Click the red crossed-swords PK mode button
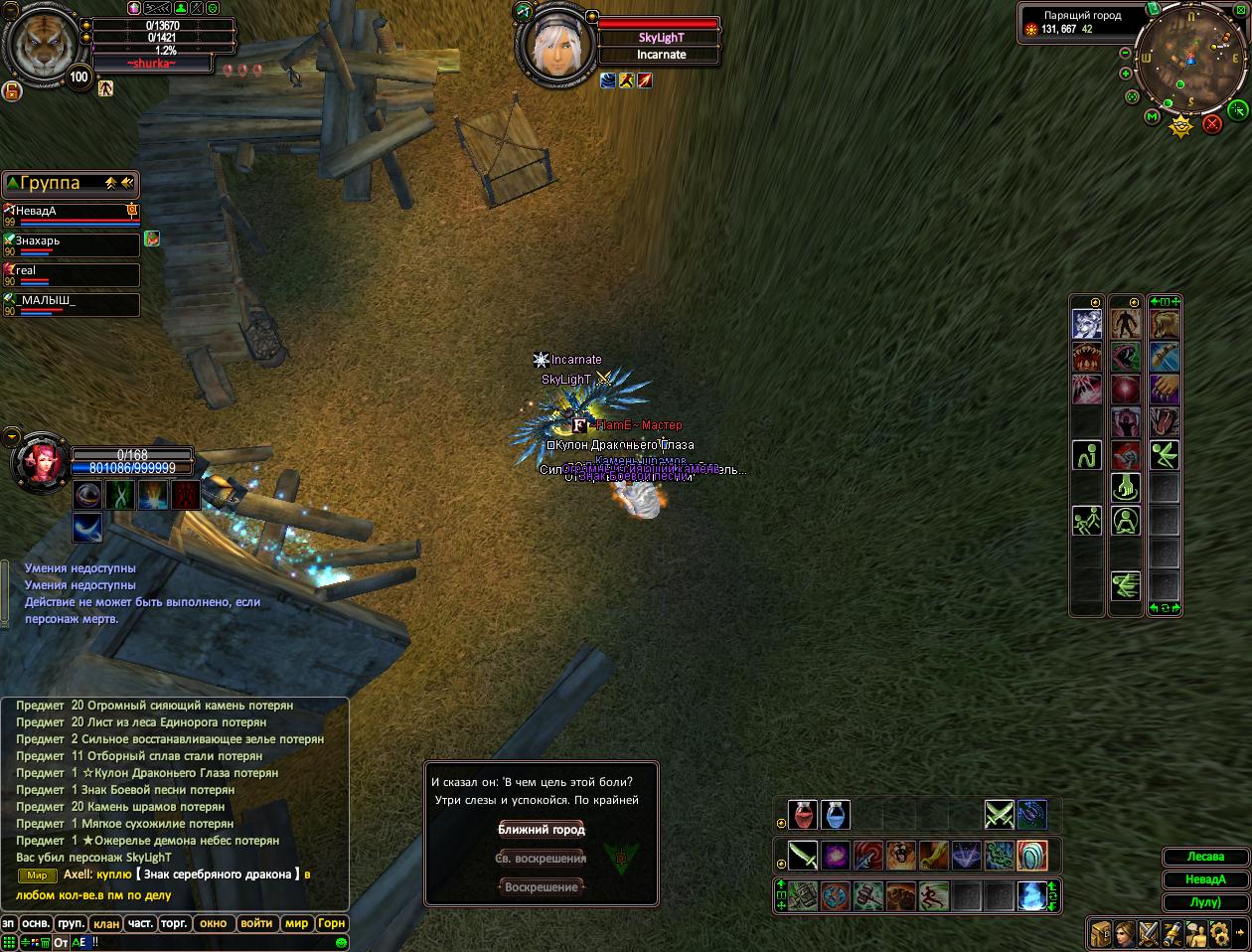 (x=1212, y=124)
